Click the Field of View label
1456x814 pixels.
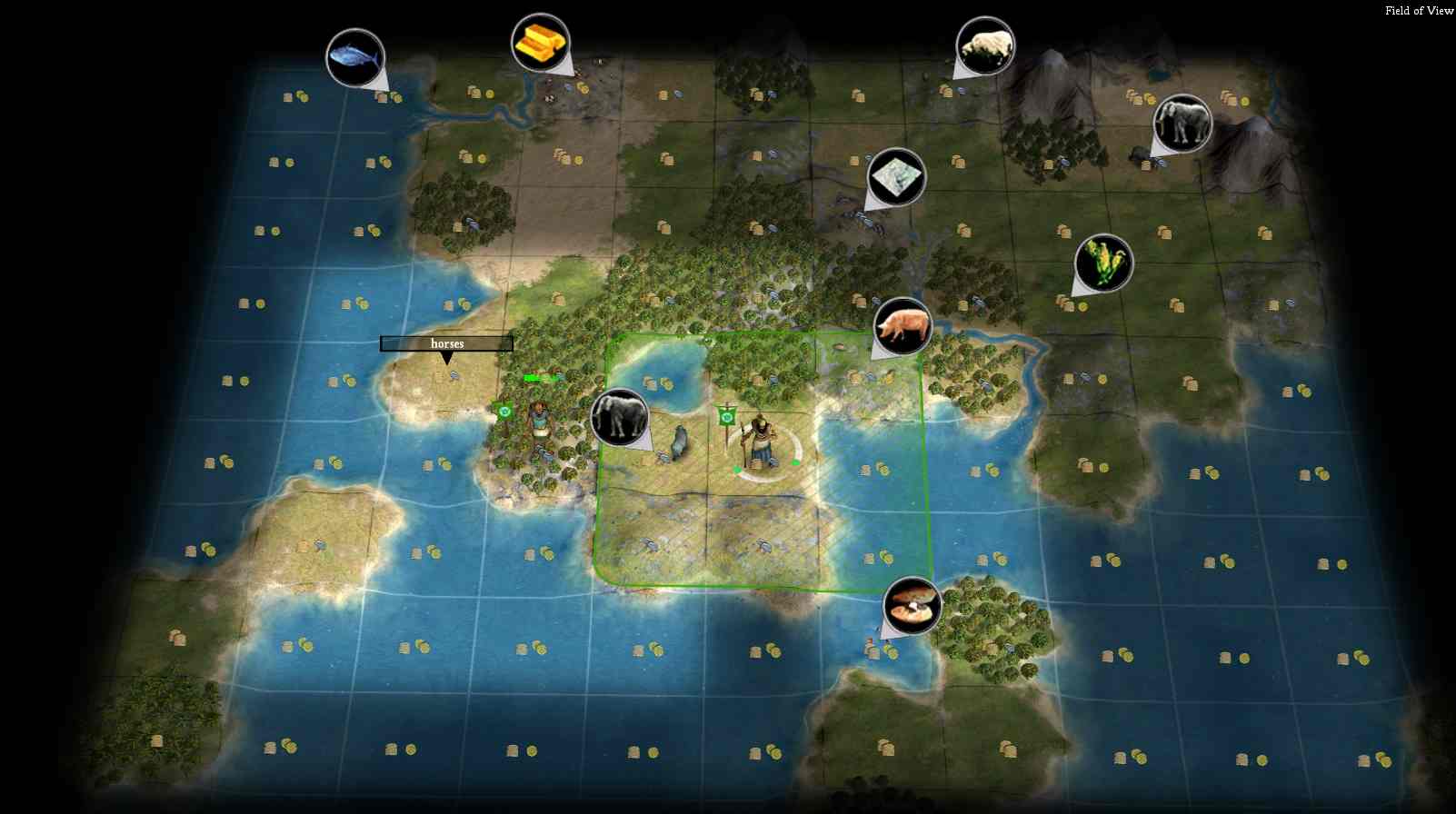point(1419,11)
